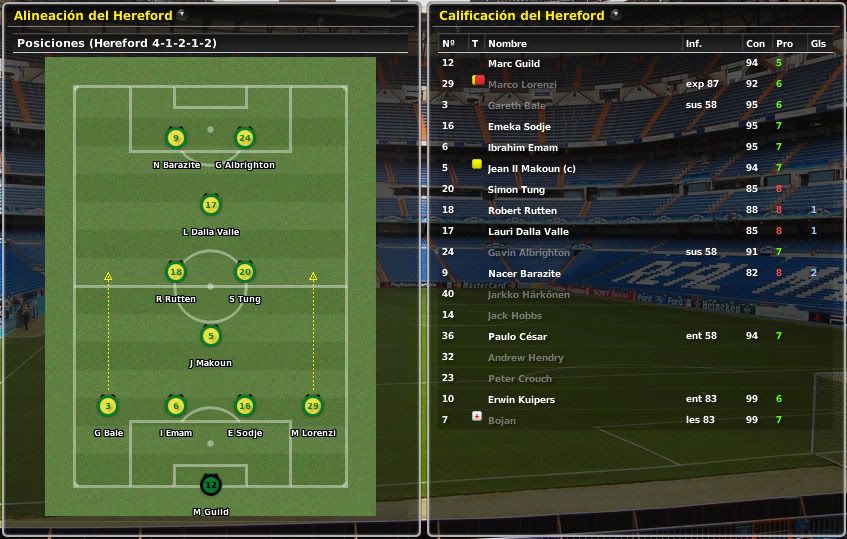This screenshot has width=847, height=539.
Task: Pick J Makoun number 5 on pitch
Action: [x=210, y=337]
